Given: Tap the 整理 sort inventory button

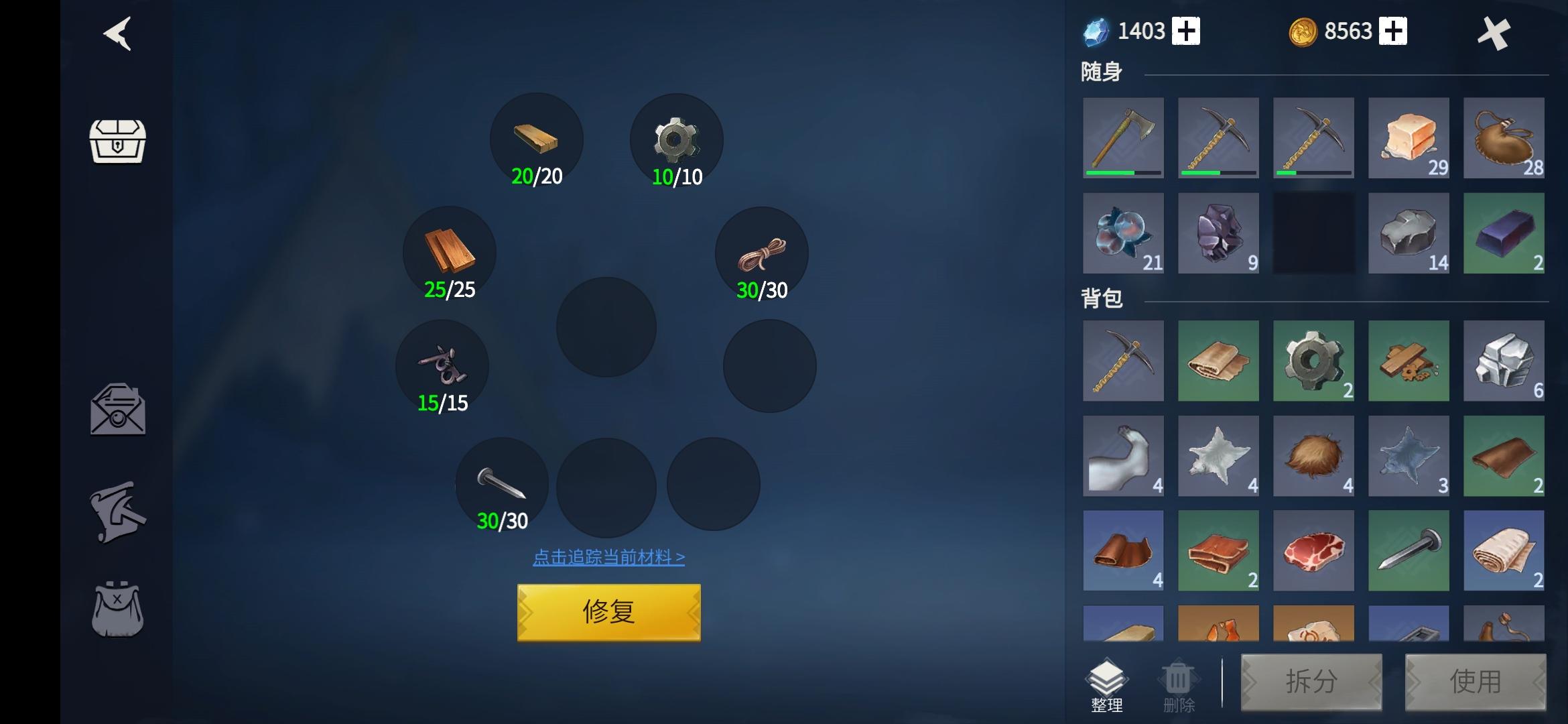Looking at the screenshot, I should (1106, 684).
